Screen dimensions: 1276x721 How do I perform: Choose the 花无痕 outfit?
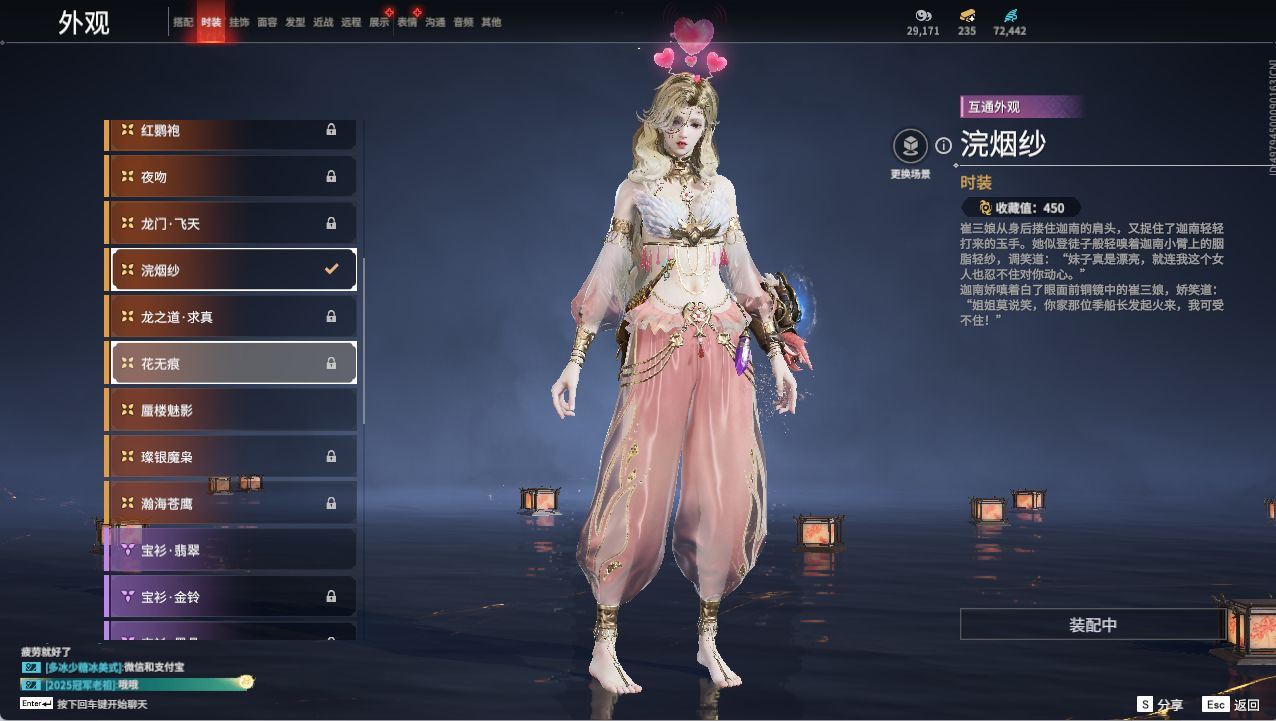[x=232, y=363]
